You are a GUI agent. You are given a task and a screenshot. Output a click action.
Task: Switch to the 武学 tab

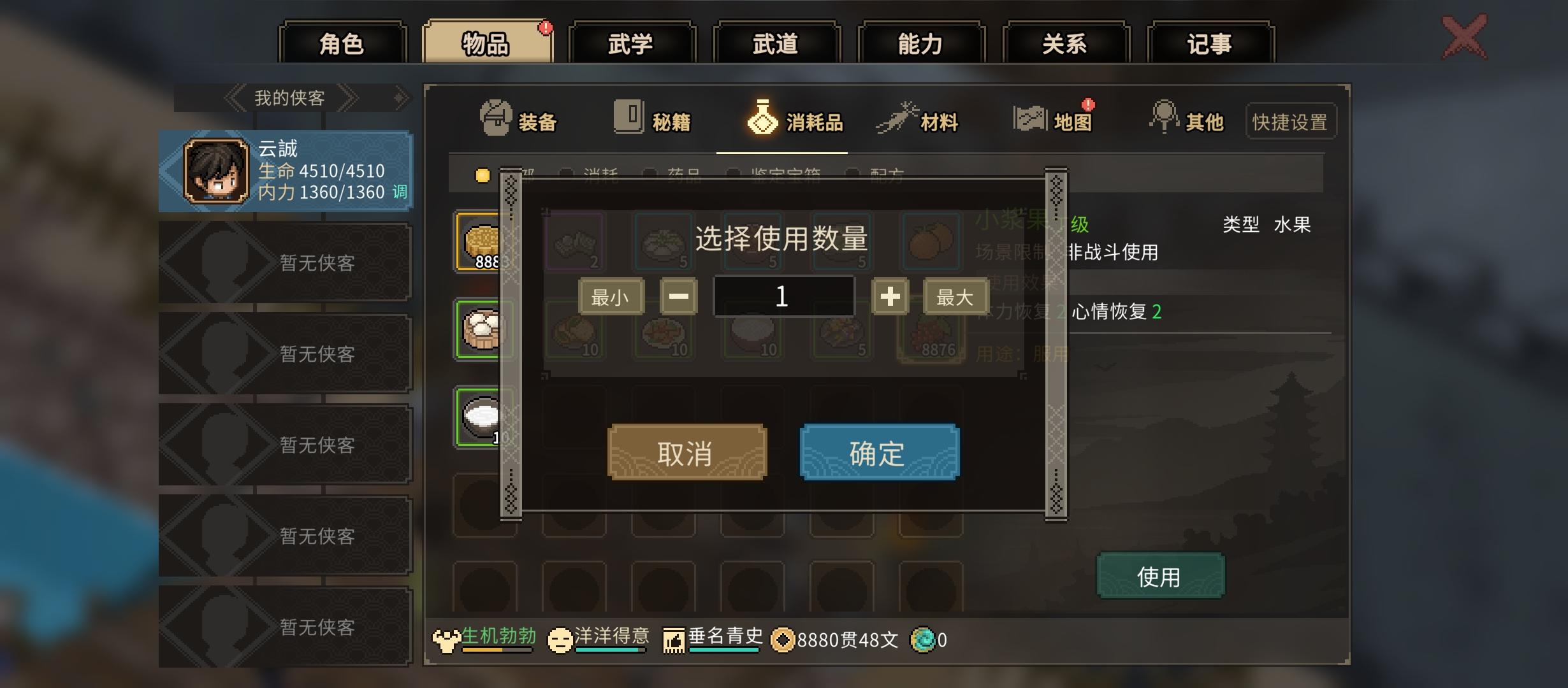coord(631,43)
